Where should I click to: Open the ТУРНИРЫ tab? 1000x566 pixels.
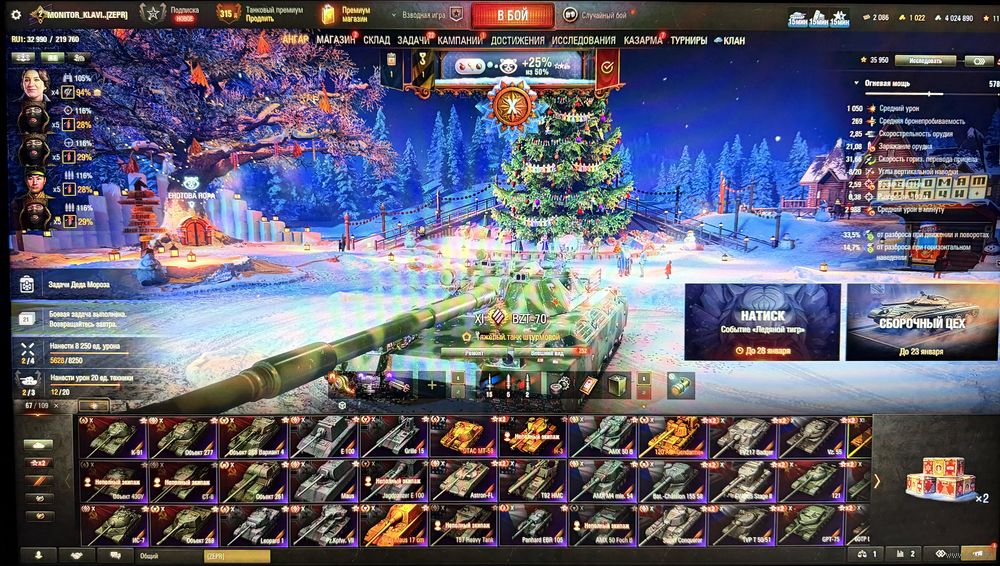click(x=689, y=41)
